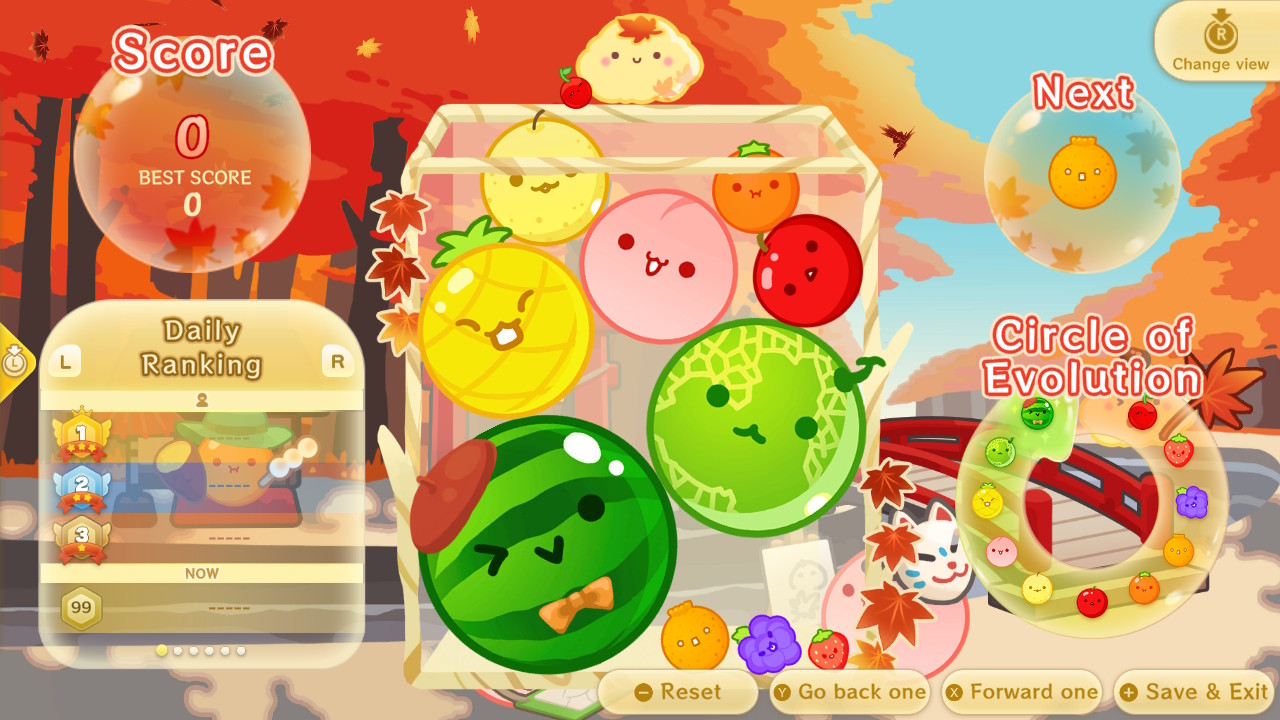The height and width of the screenshot is (720, 1280).
Task: Click the Reset button
Action: tap(681, 691)
